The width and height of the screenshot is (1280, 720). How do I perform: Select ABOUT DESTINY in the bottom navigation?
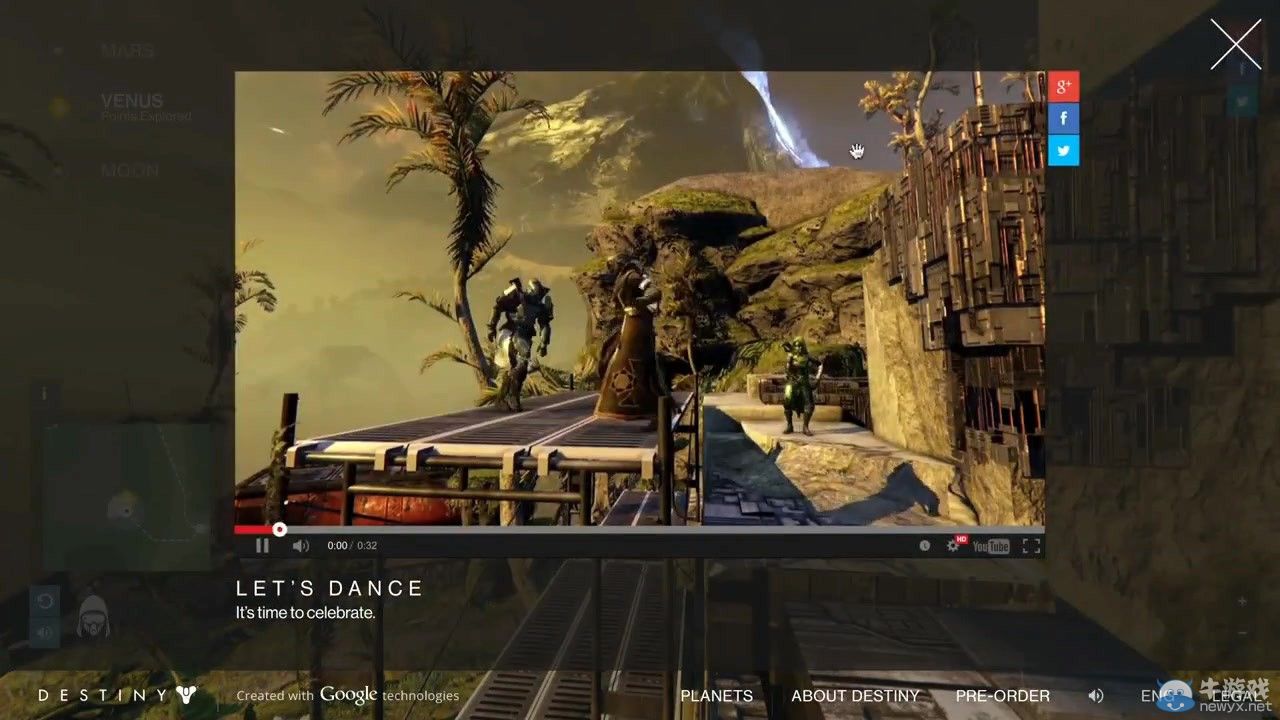click(855, 695)
